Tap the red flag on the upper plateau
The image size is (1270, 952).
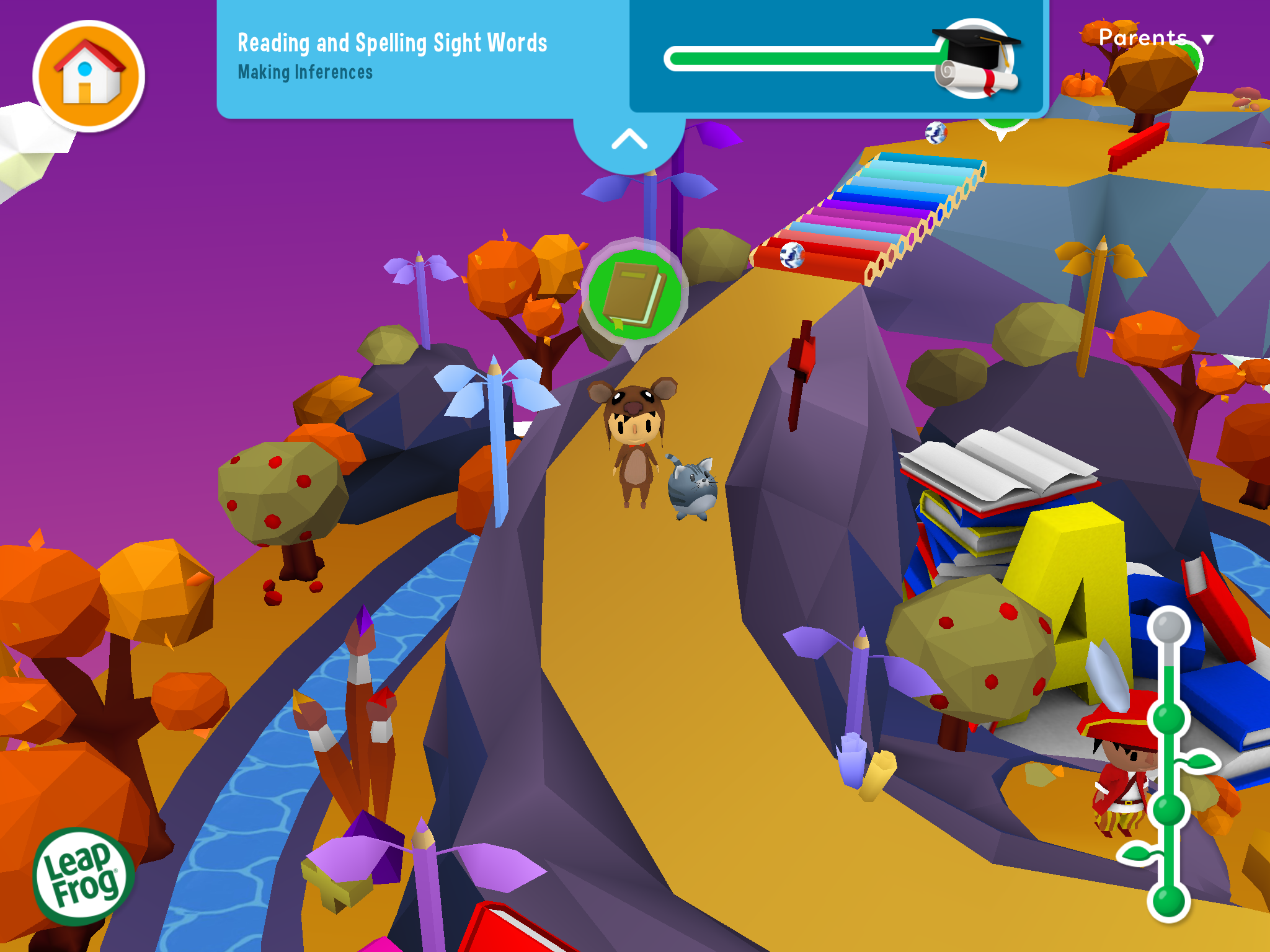click(1139, 148)
